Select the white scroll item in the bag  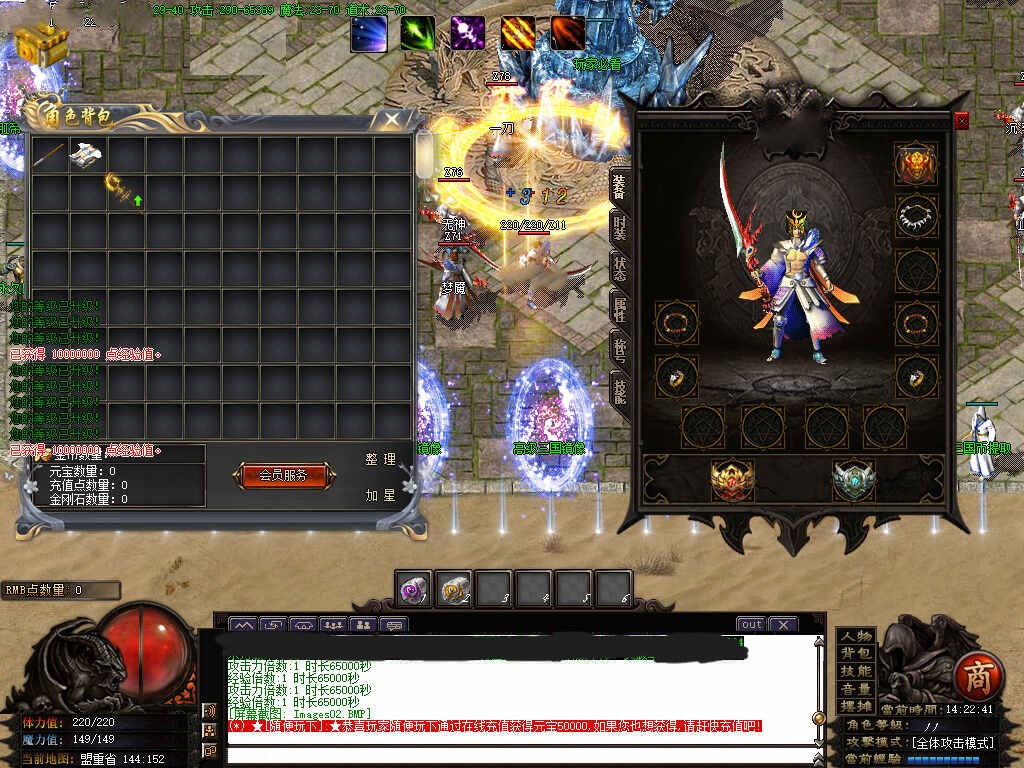pyautogui.click(x=86, y=155)
